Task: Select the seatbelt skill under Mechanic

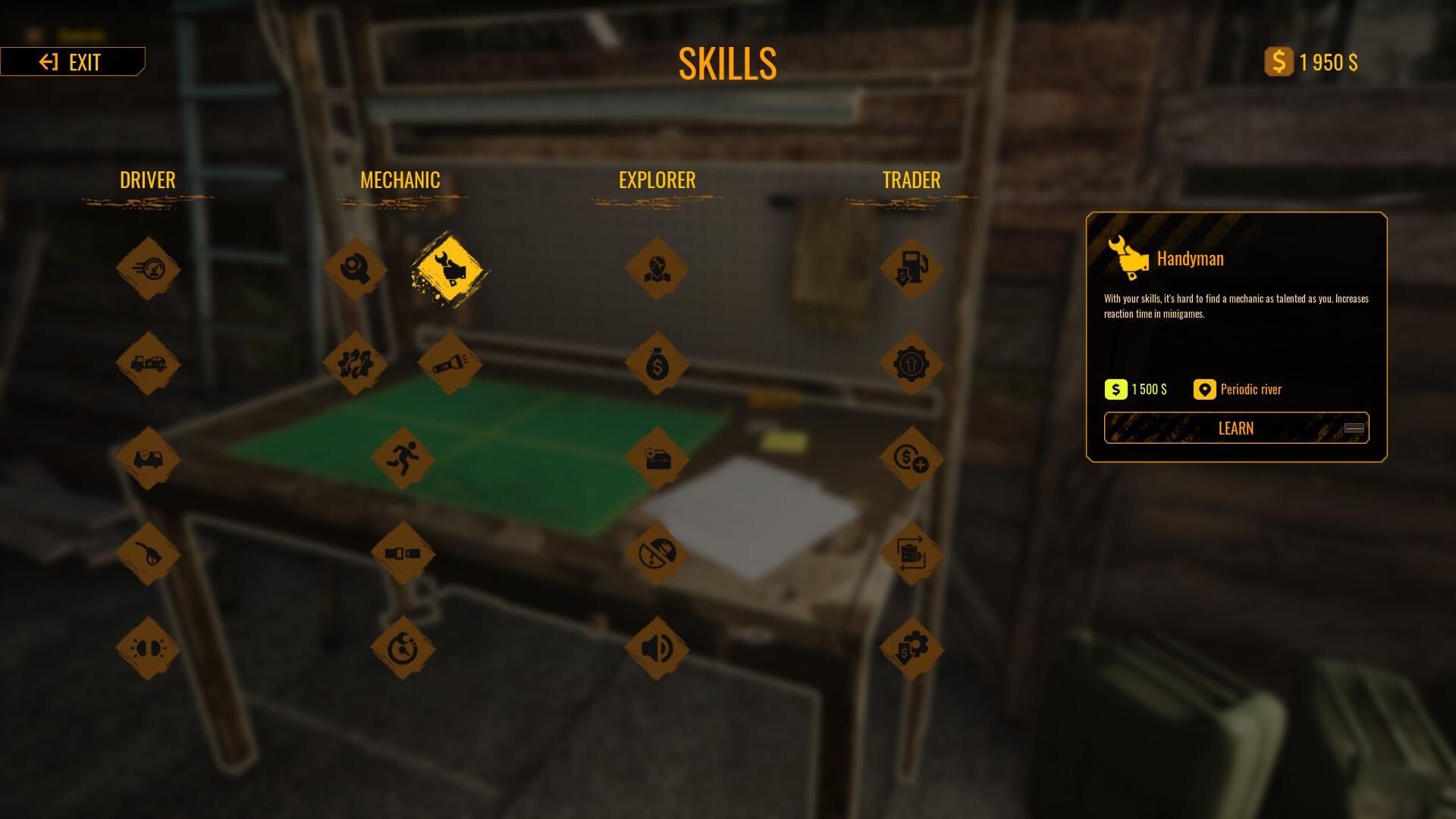Action: [404, 554]
